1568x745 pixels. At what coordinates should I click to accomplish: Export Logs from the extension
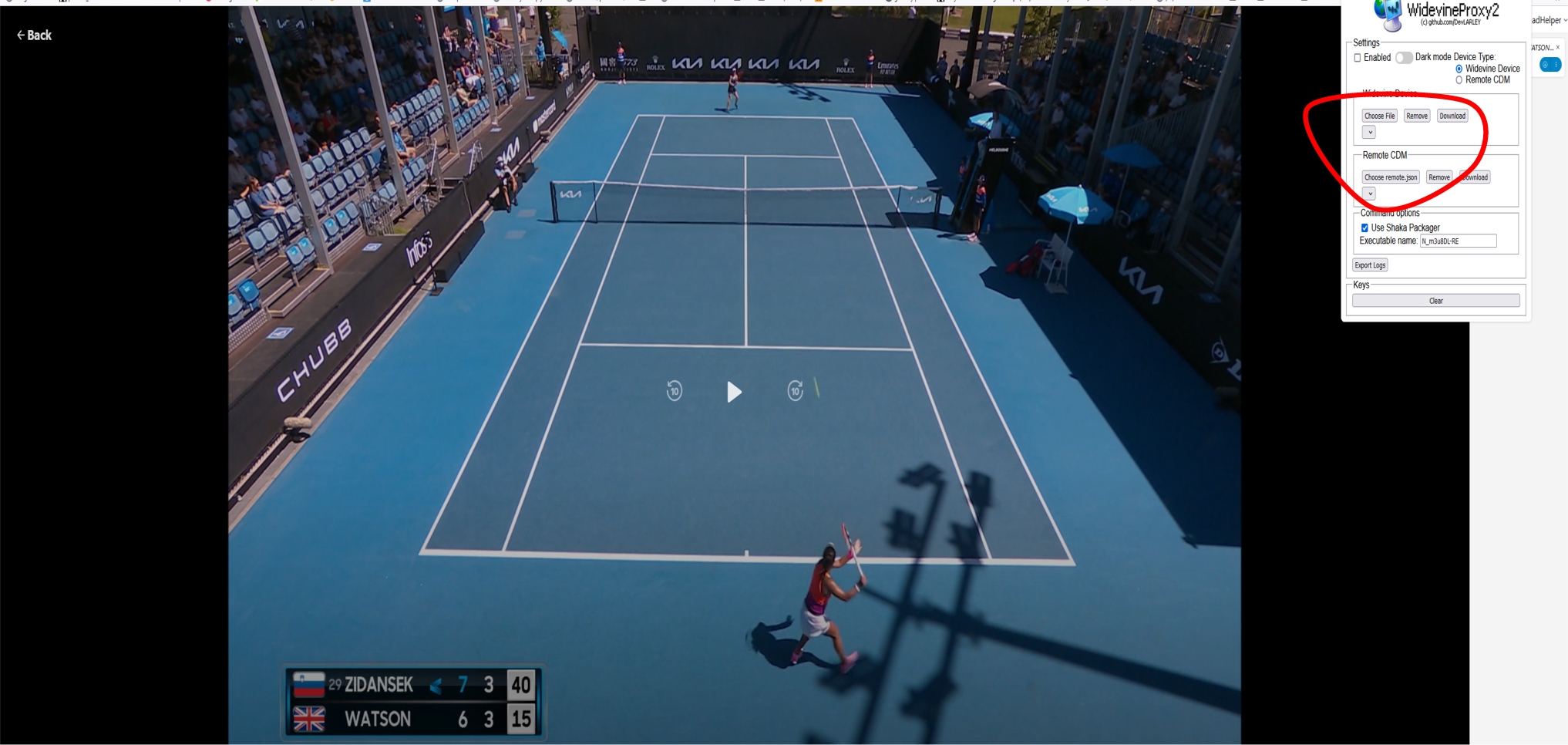click(1370, 265)
